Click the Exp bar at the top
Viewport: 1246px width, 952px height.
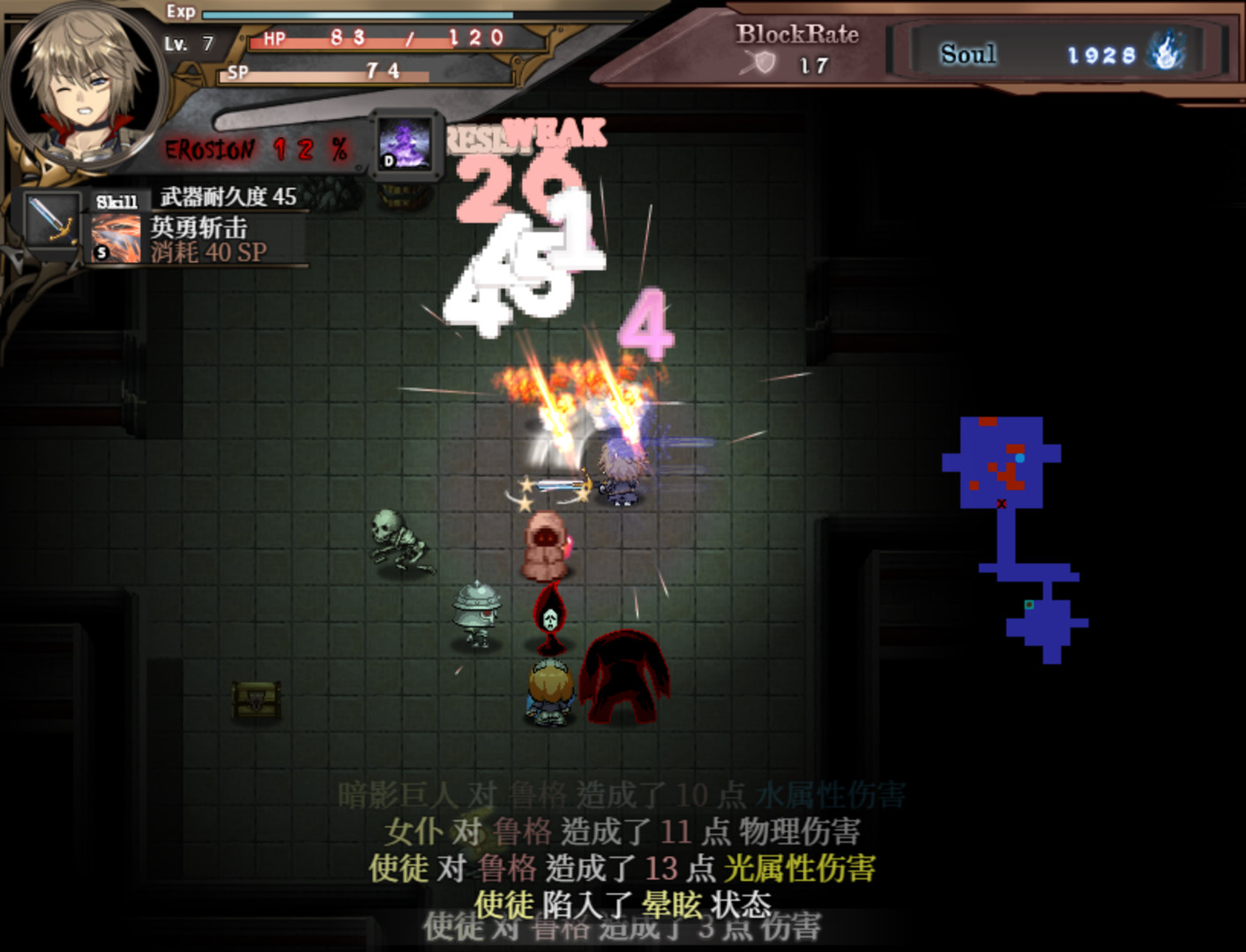[353, 14]
